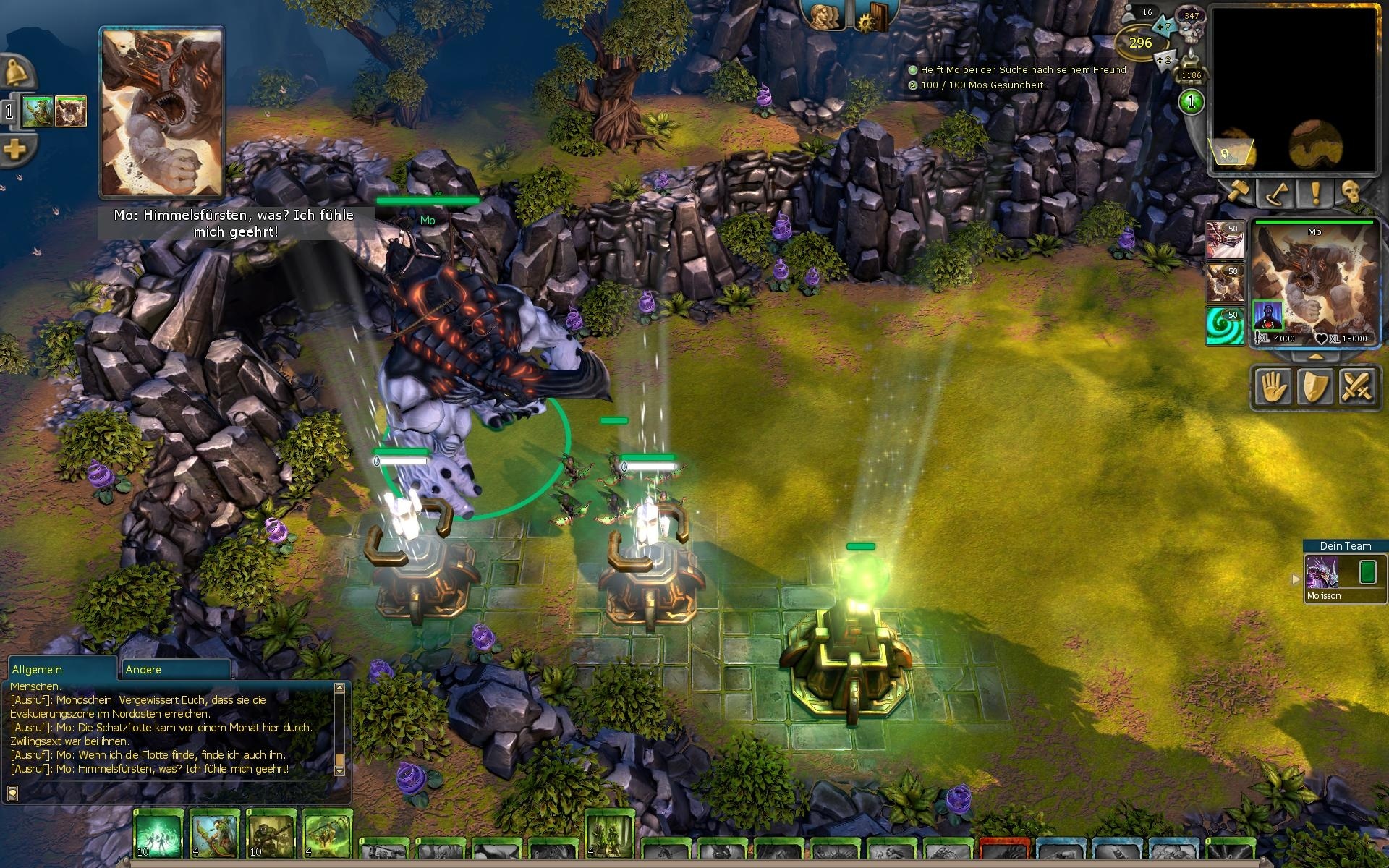Expand the arrow beside the Dein Team panel
The height and width of the screenshot is (868, 1389).
coord(1296,578)
